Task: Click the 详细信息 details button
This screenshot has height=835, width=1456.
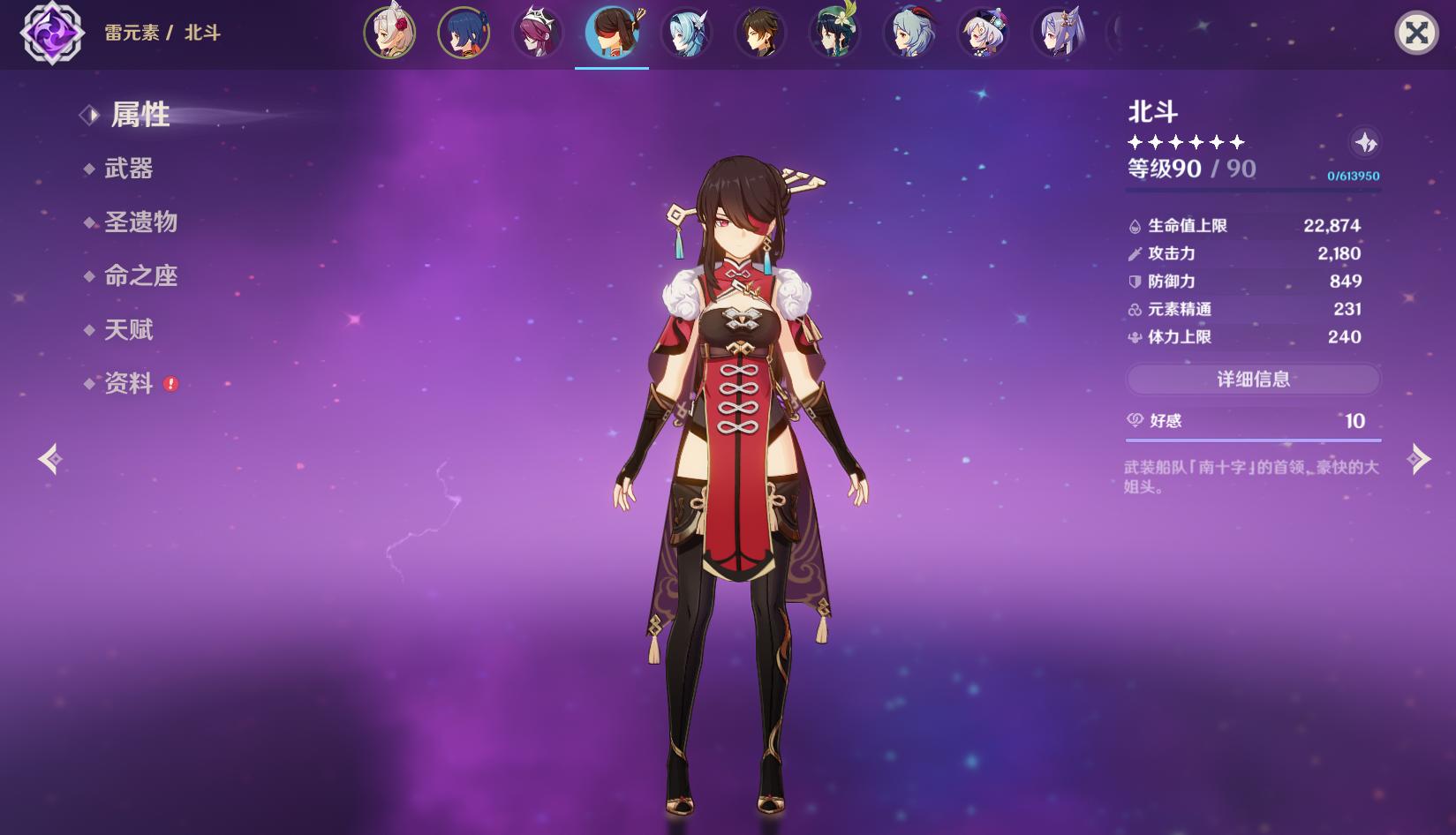Action: pyautogui.click(x=1253, y=380)
